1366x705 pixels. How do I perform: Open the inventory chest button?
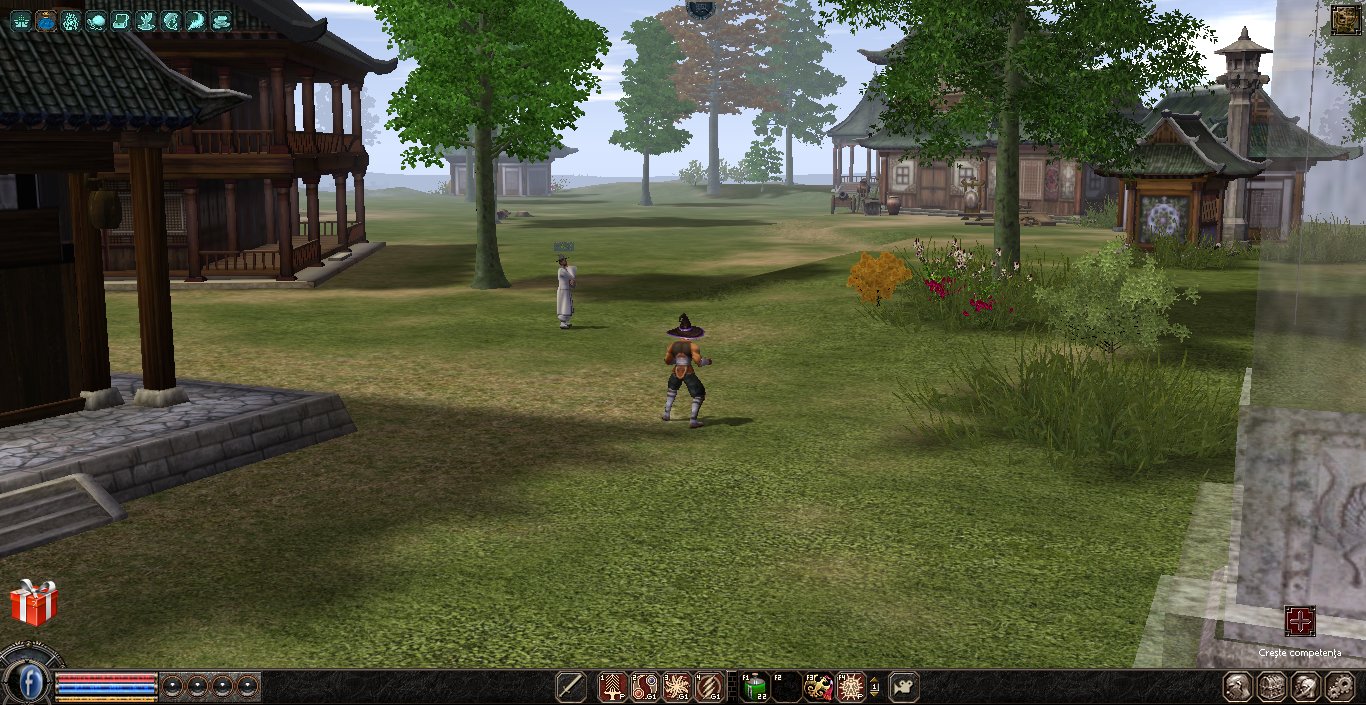click(1273, 687)
